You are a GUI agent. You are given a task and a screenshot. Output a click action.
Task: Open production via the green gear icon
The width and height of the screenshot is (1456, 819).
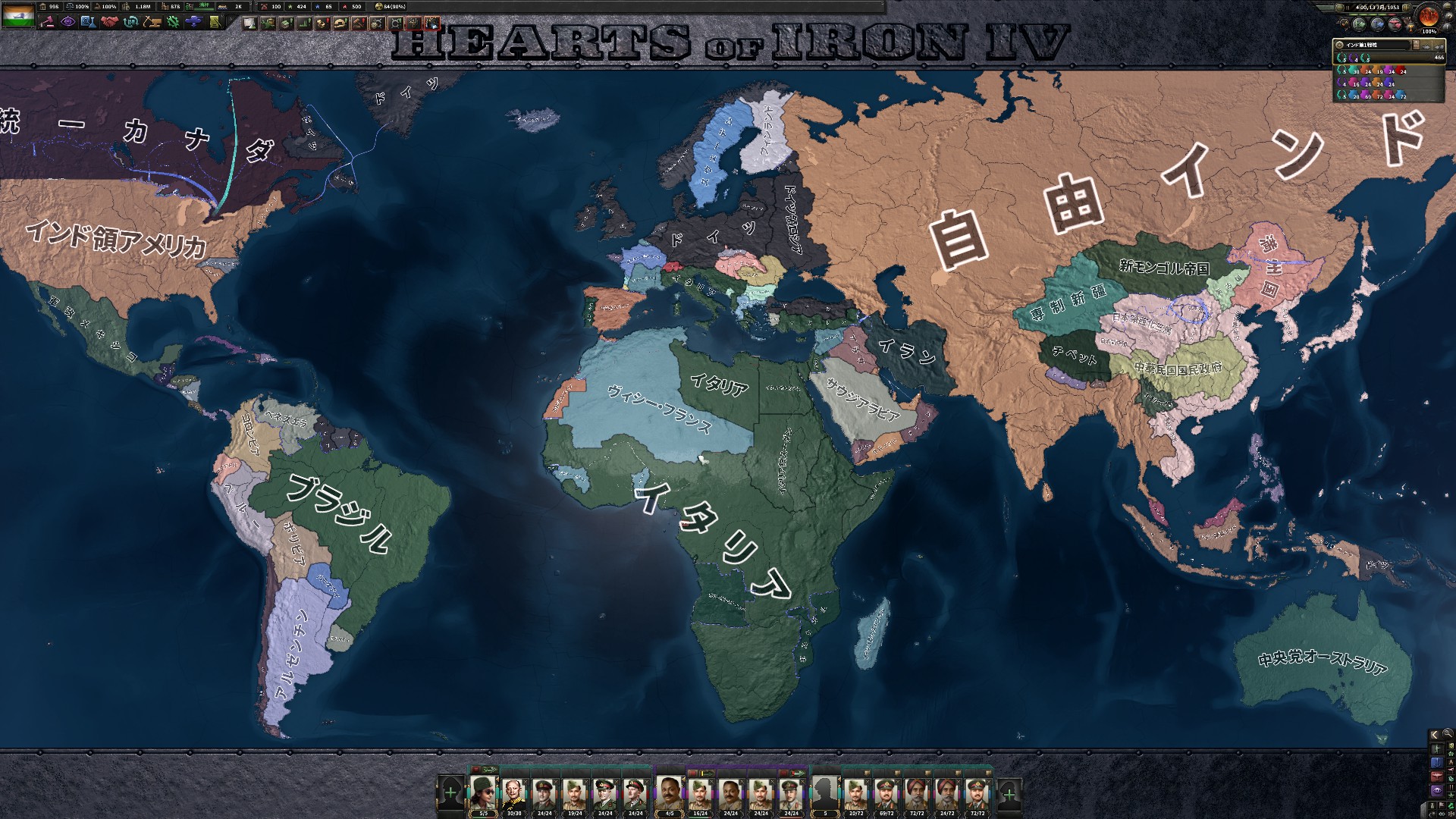(173, 22)
